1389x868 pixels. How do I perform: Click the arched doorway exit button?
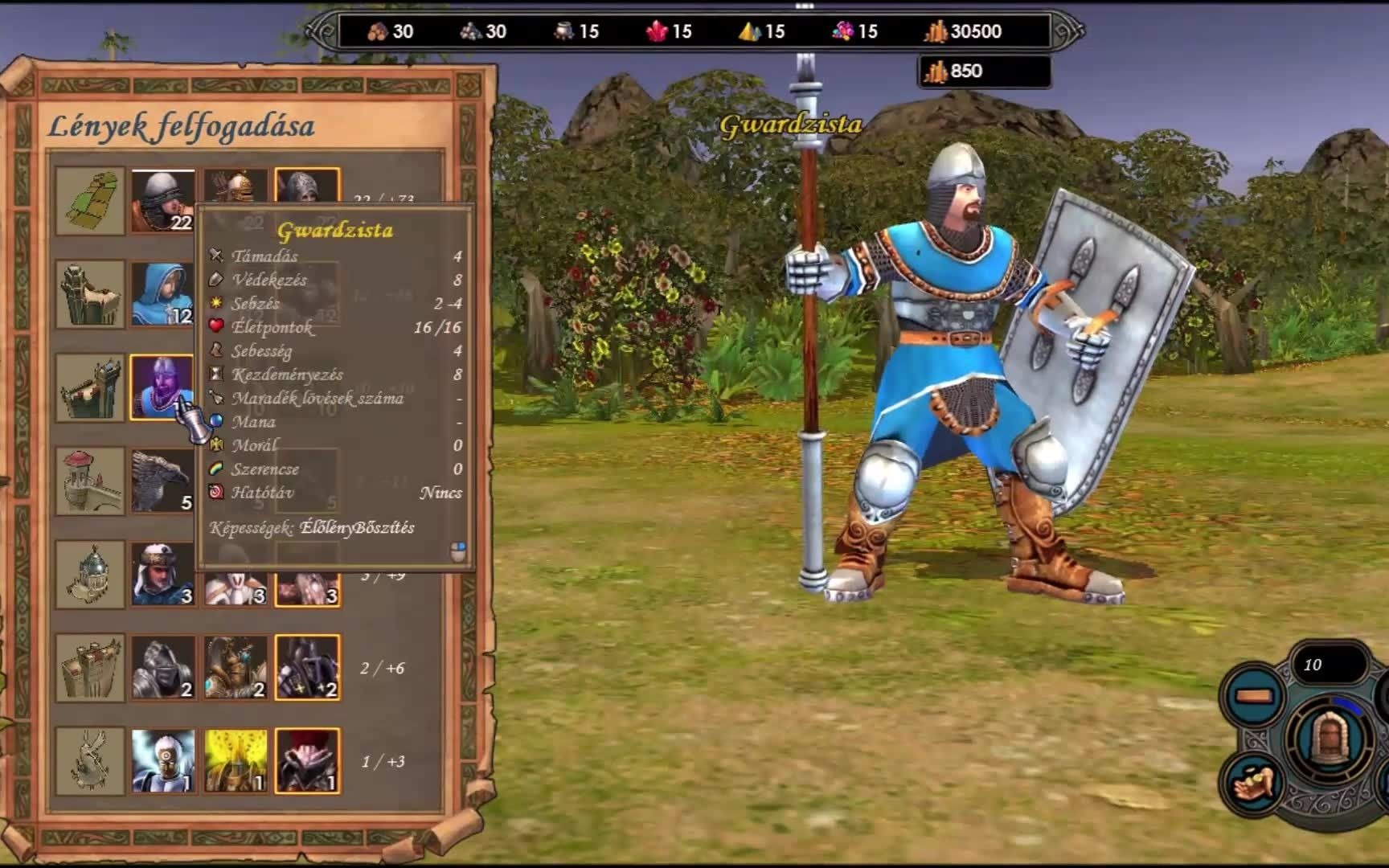pos(1328,738)
